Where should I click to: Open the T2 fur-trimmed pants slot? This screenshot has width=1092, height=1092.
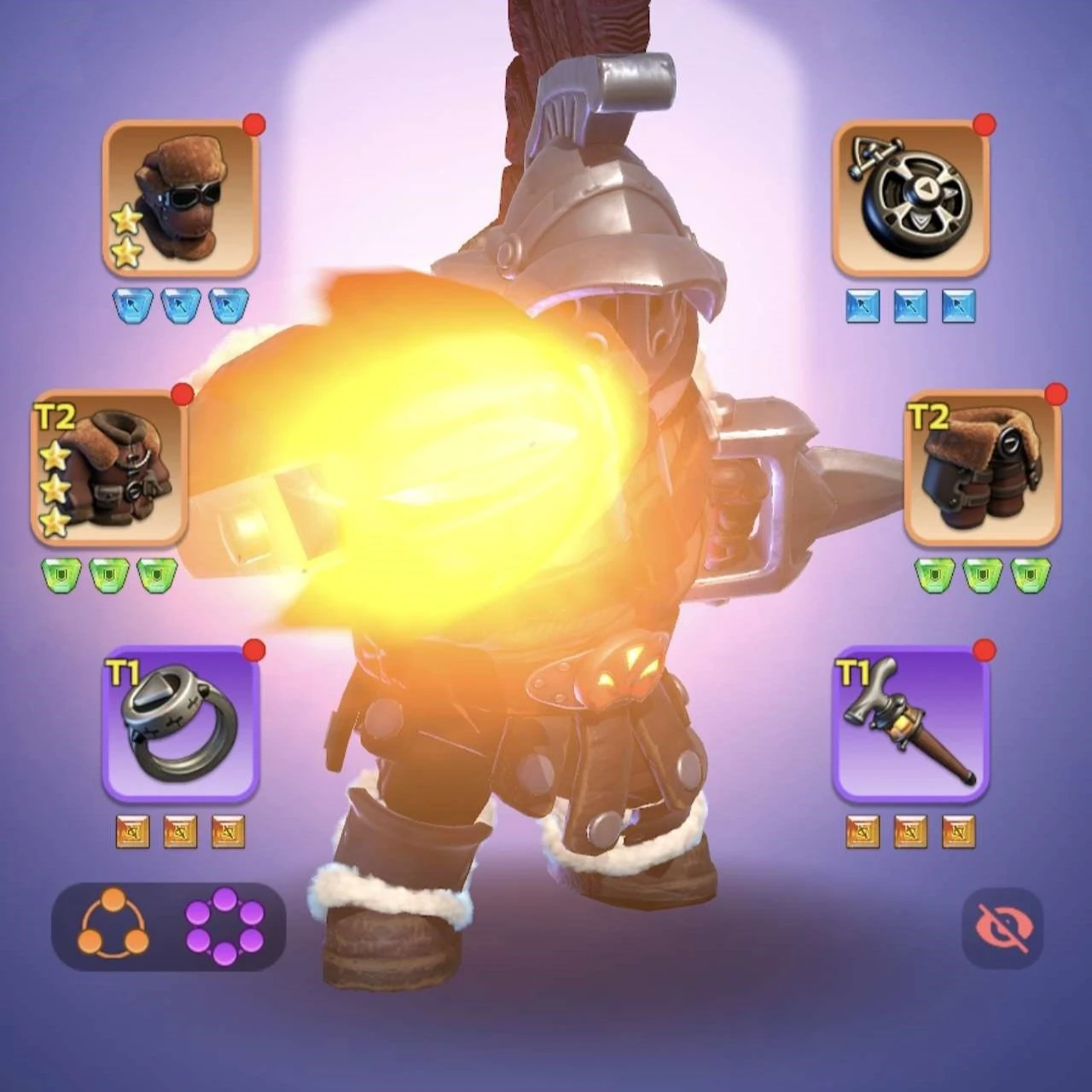click(x=982, y=468)
